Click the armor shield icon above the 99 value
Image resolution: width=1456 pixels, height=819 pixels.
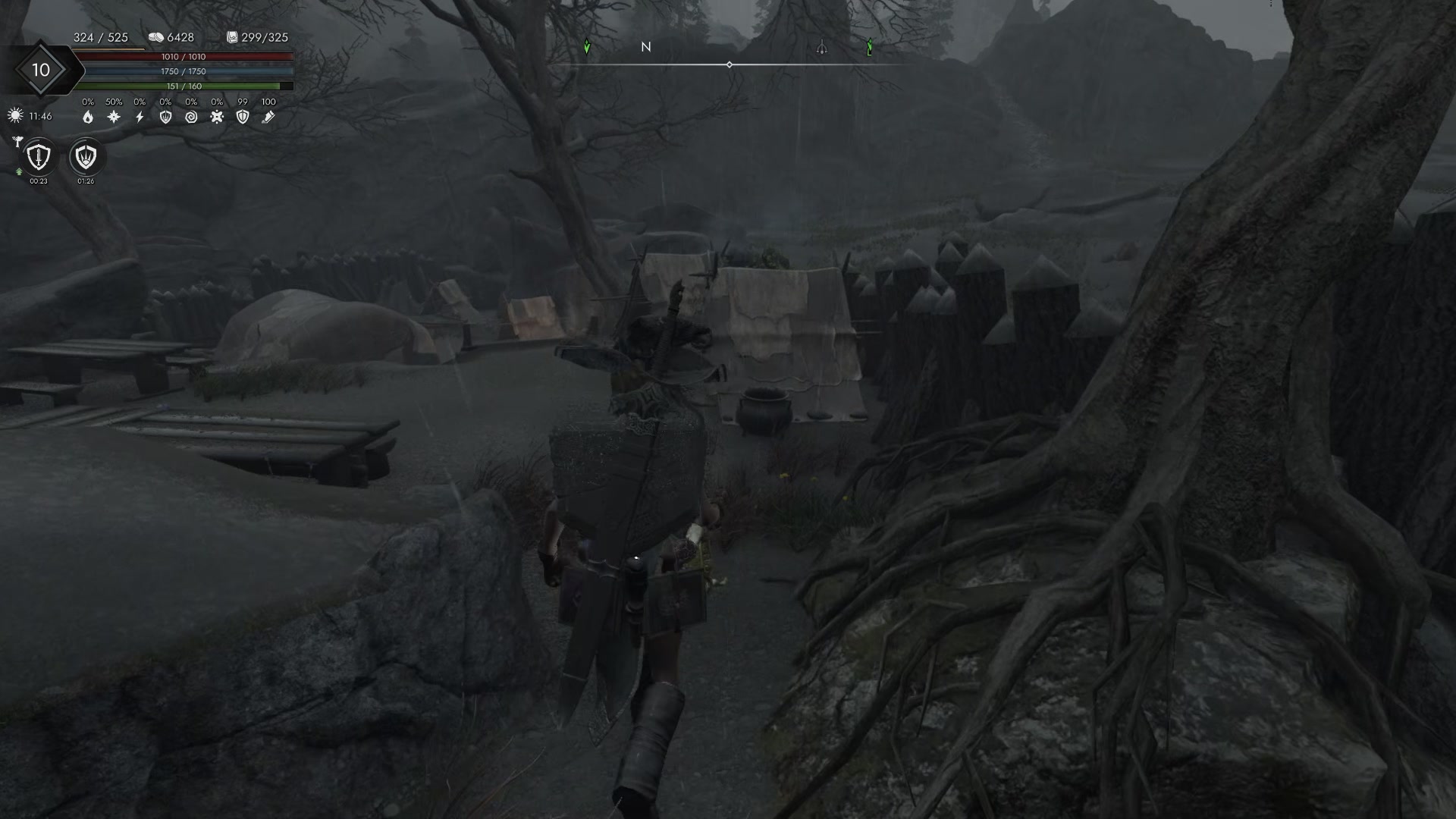point(242,117)
